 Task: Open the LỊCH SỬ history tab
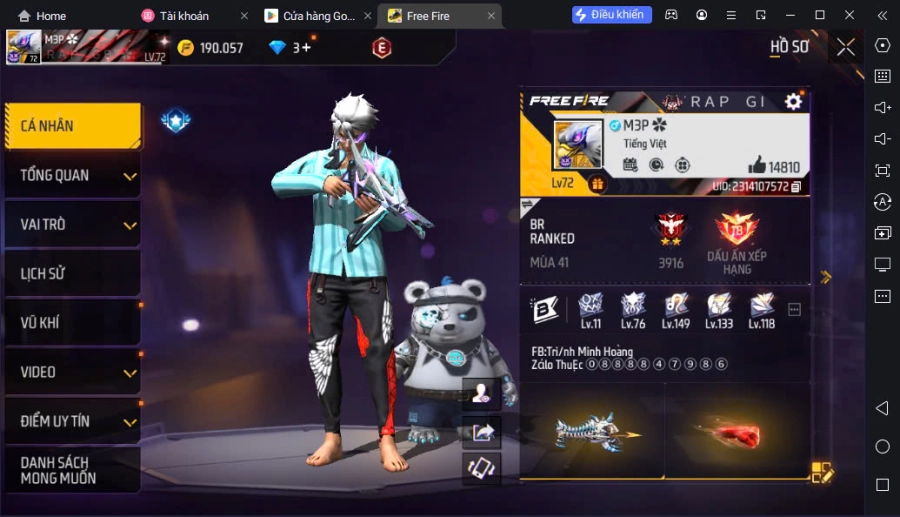[x=70, y=274]
